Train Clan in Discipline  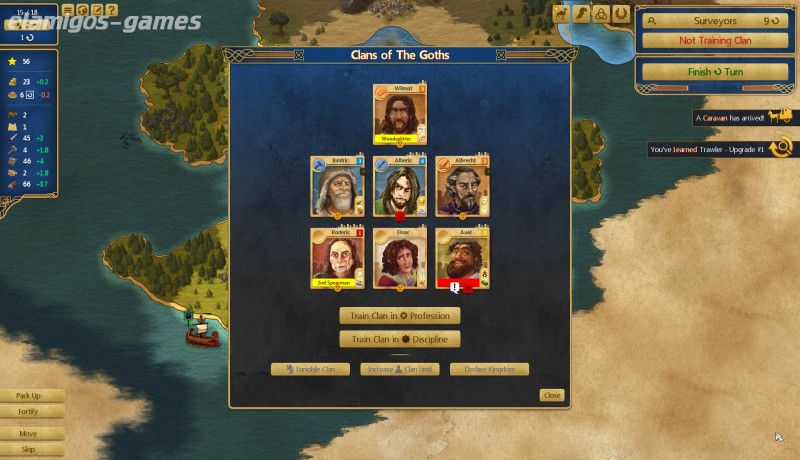point(399,339)
